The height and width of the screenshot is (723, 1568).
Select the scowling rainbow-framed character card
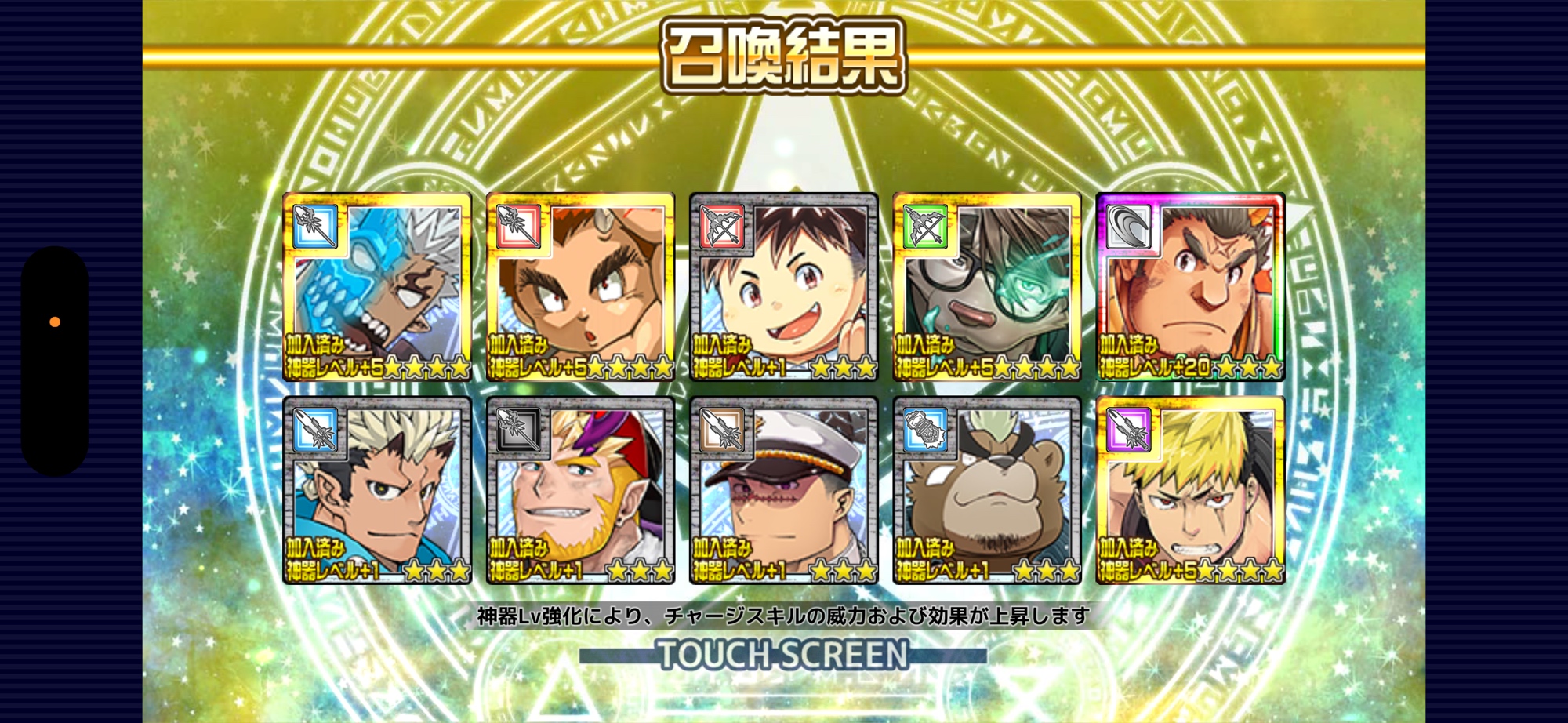point(1190,287)
